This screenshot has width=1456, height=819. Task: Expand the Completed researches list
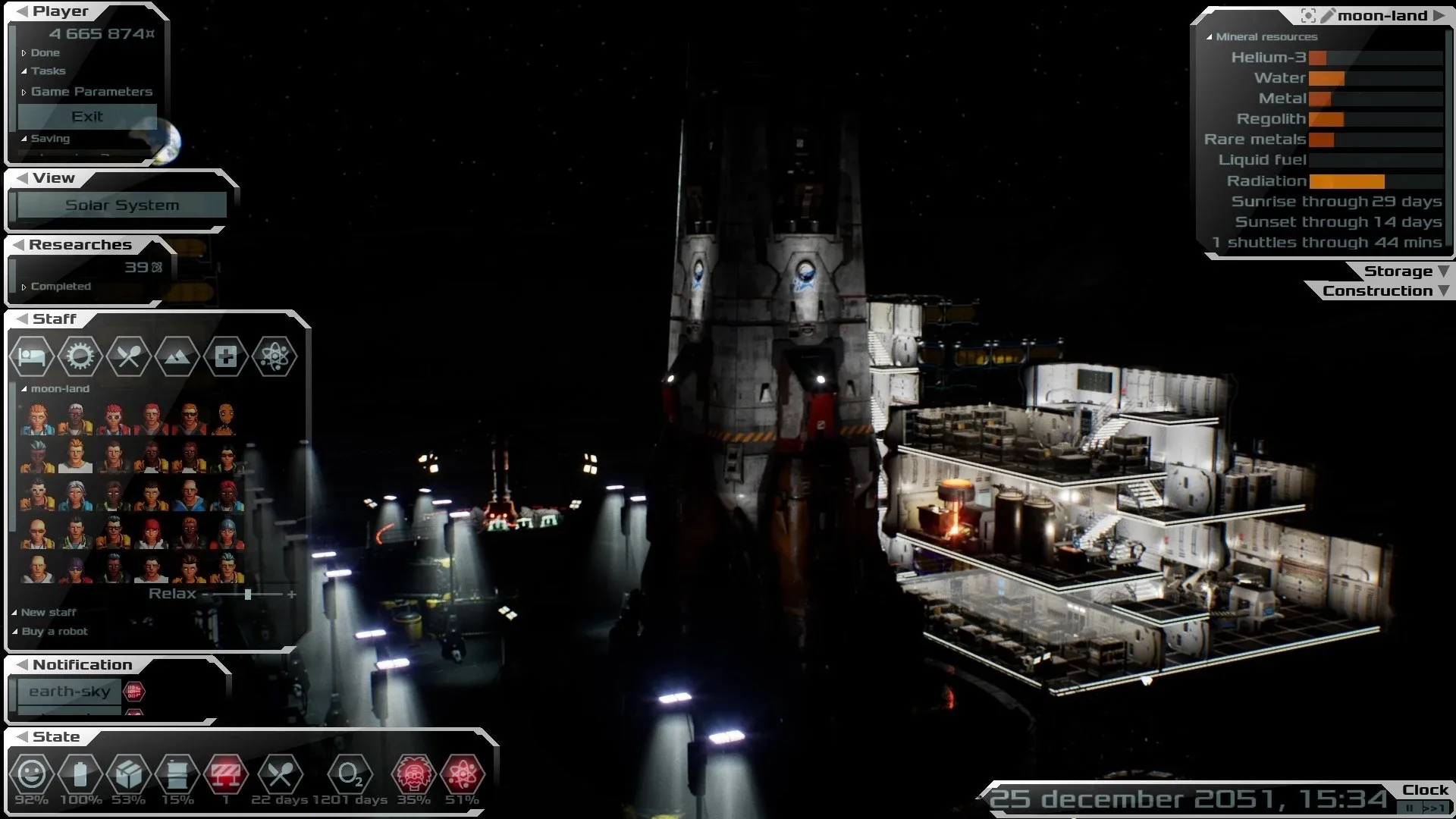point(60,287)
